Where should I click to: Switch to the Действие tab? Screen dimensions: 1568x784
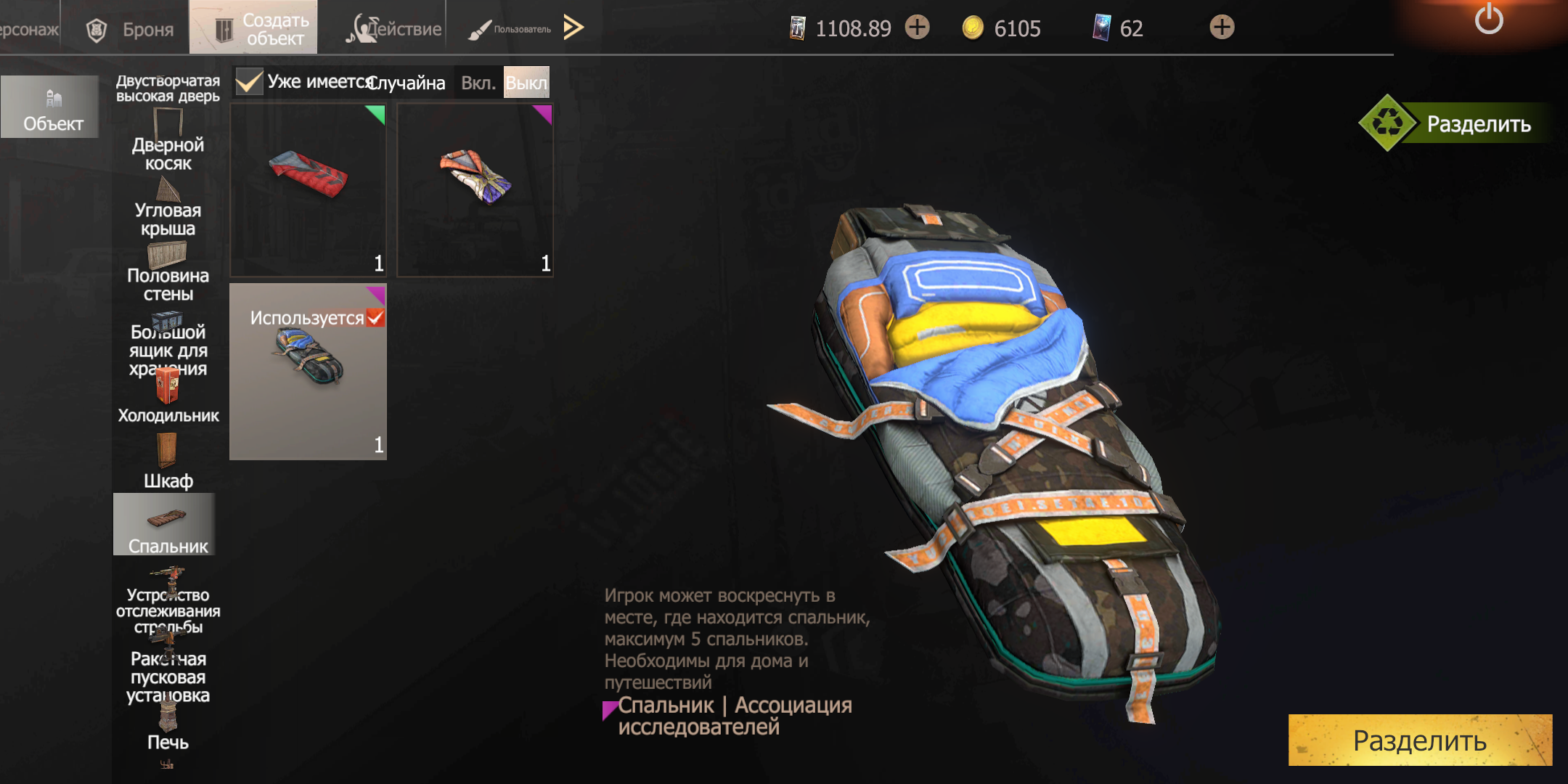pos(394,29)
